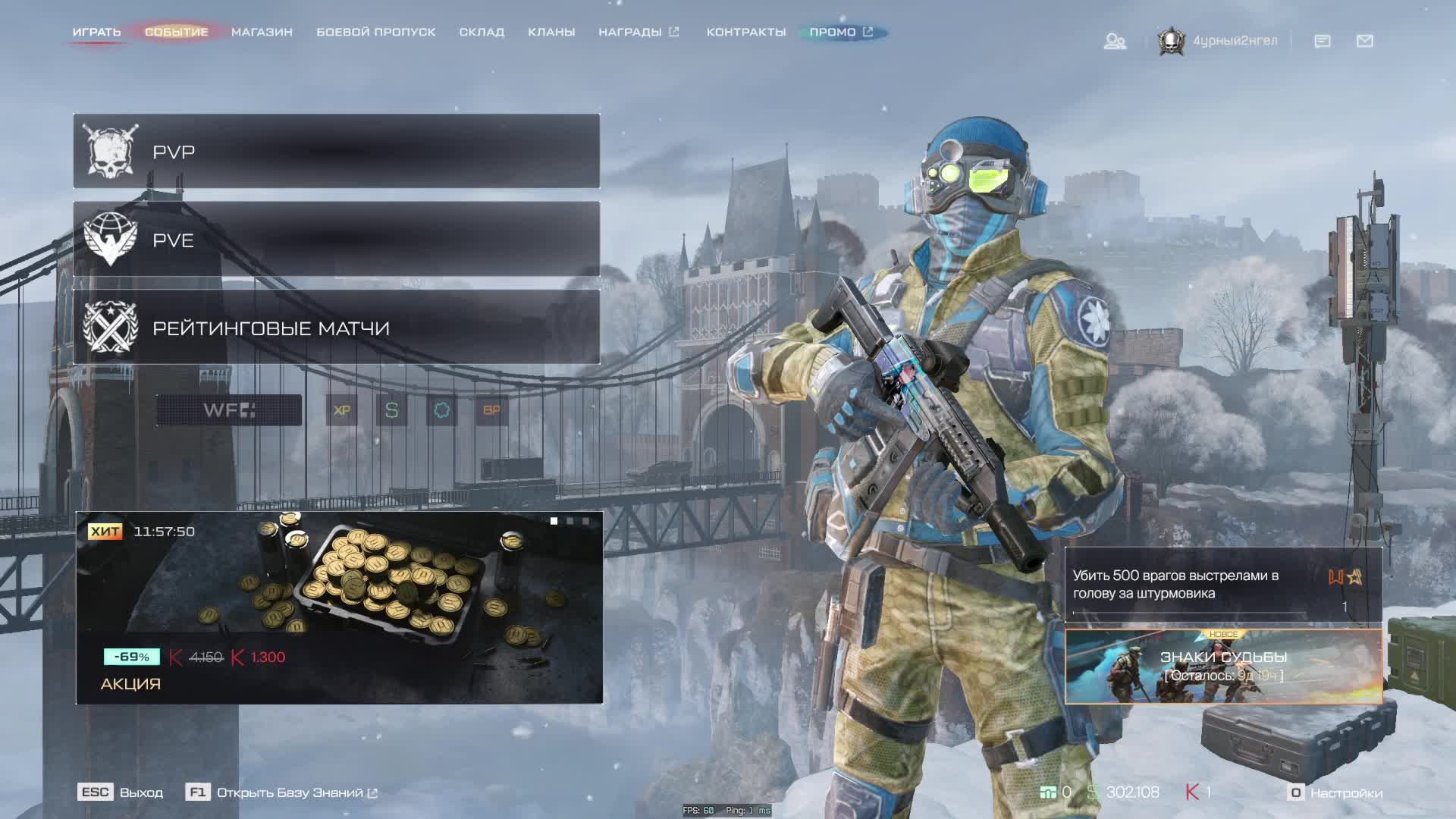Show the СКЛАД inventory tab

click(482, 32)
